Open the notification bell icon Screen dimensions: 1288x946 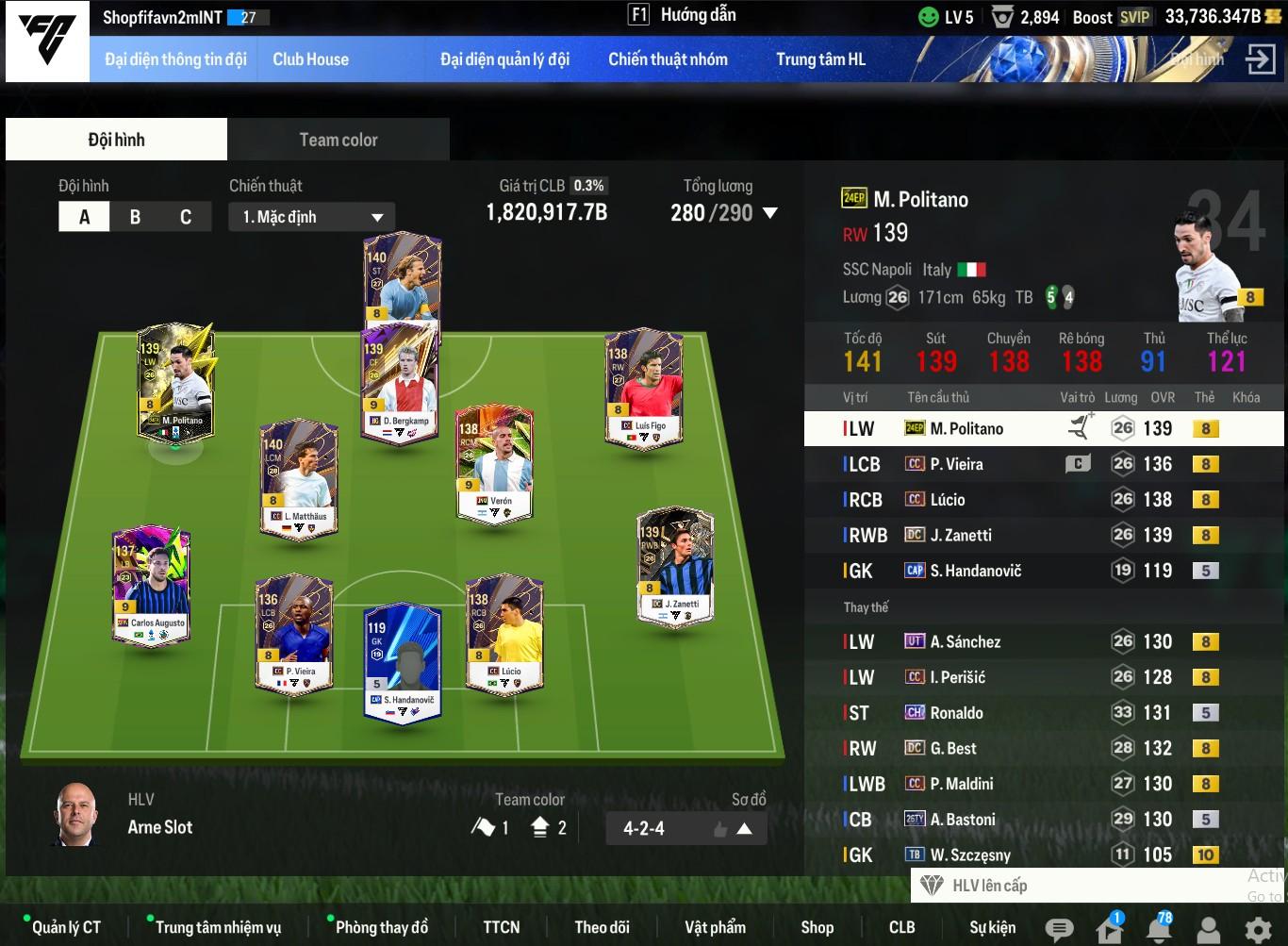pyautogui.click(x=1158, y=930)
